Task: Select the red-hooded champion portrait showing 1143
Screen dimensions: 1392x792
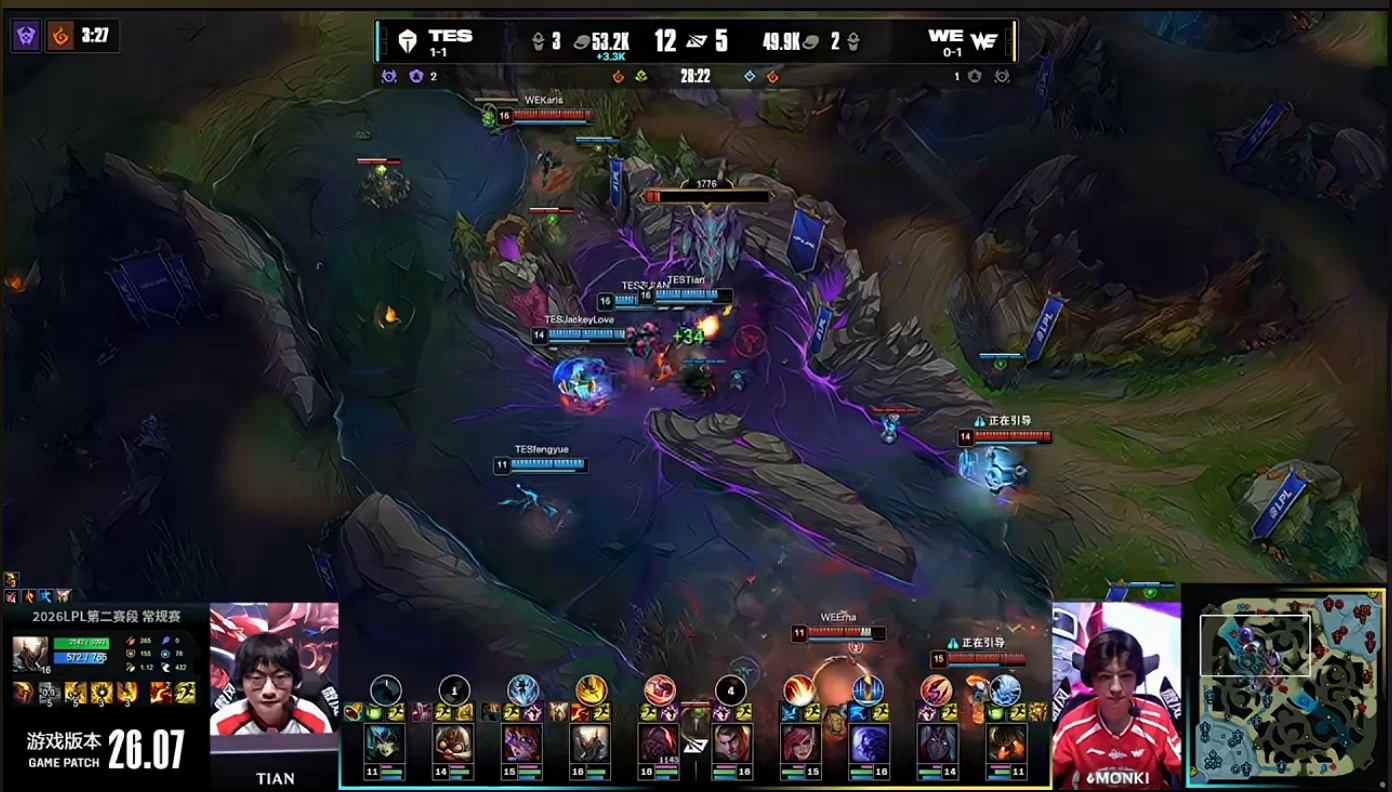Action: pos(658,744)
